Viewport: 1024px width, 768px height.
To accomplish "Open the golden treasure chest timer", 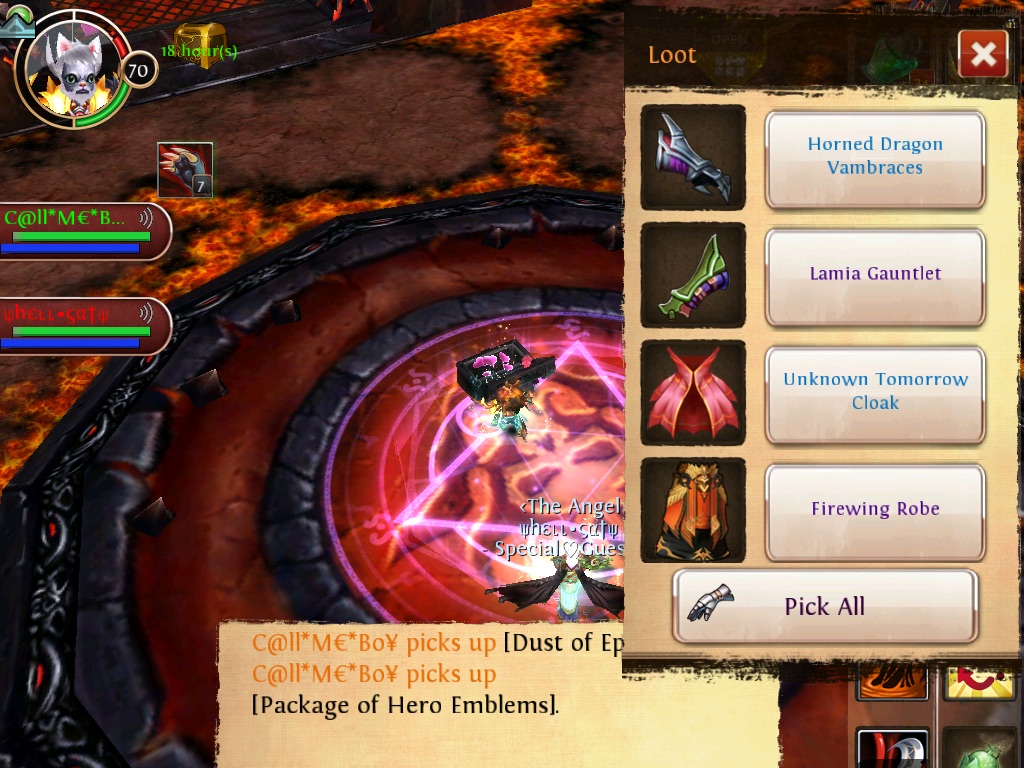I will (x=200, y=48).
